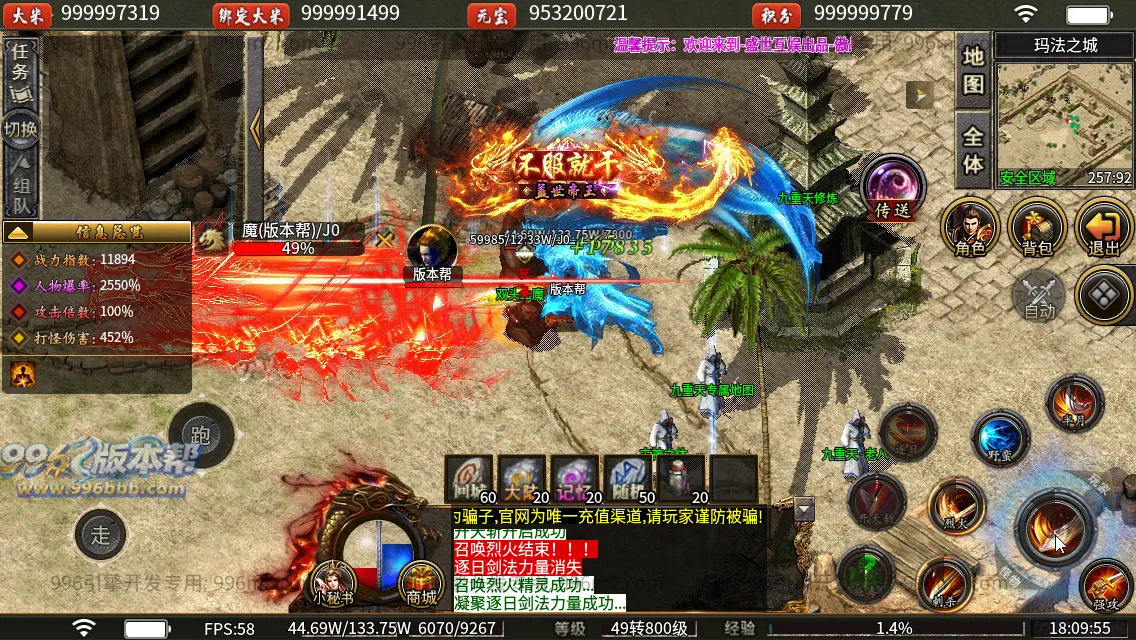The height and width of the screenshot is (640, 1136).
Task: Open the 地图 map button
Action: tap(973, 70)
